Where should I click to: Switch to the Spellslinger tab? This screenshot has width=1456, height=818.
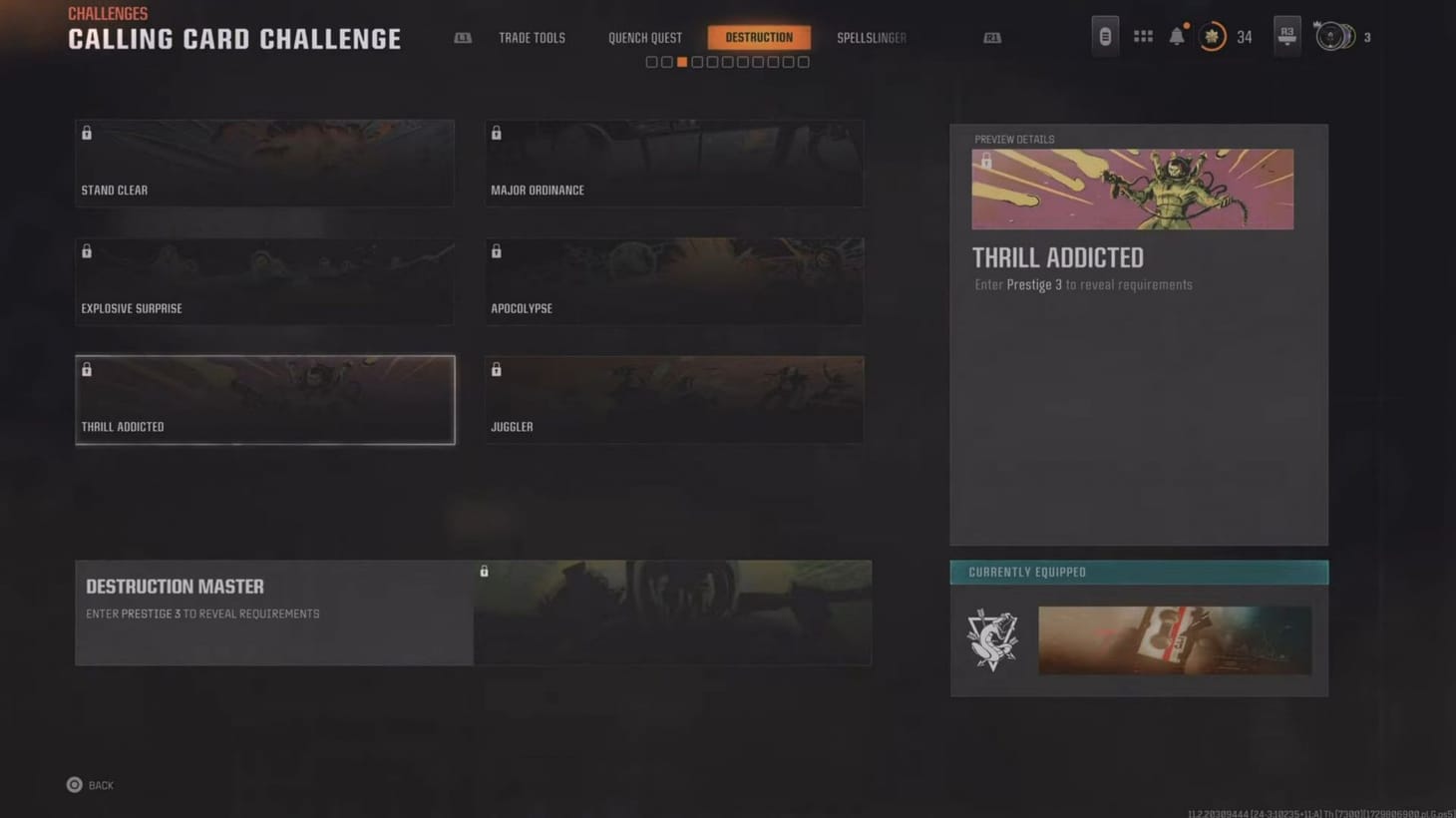click(871, 37)
